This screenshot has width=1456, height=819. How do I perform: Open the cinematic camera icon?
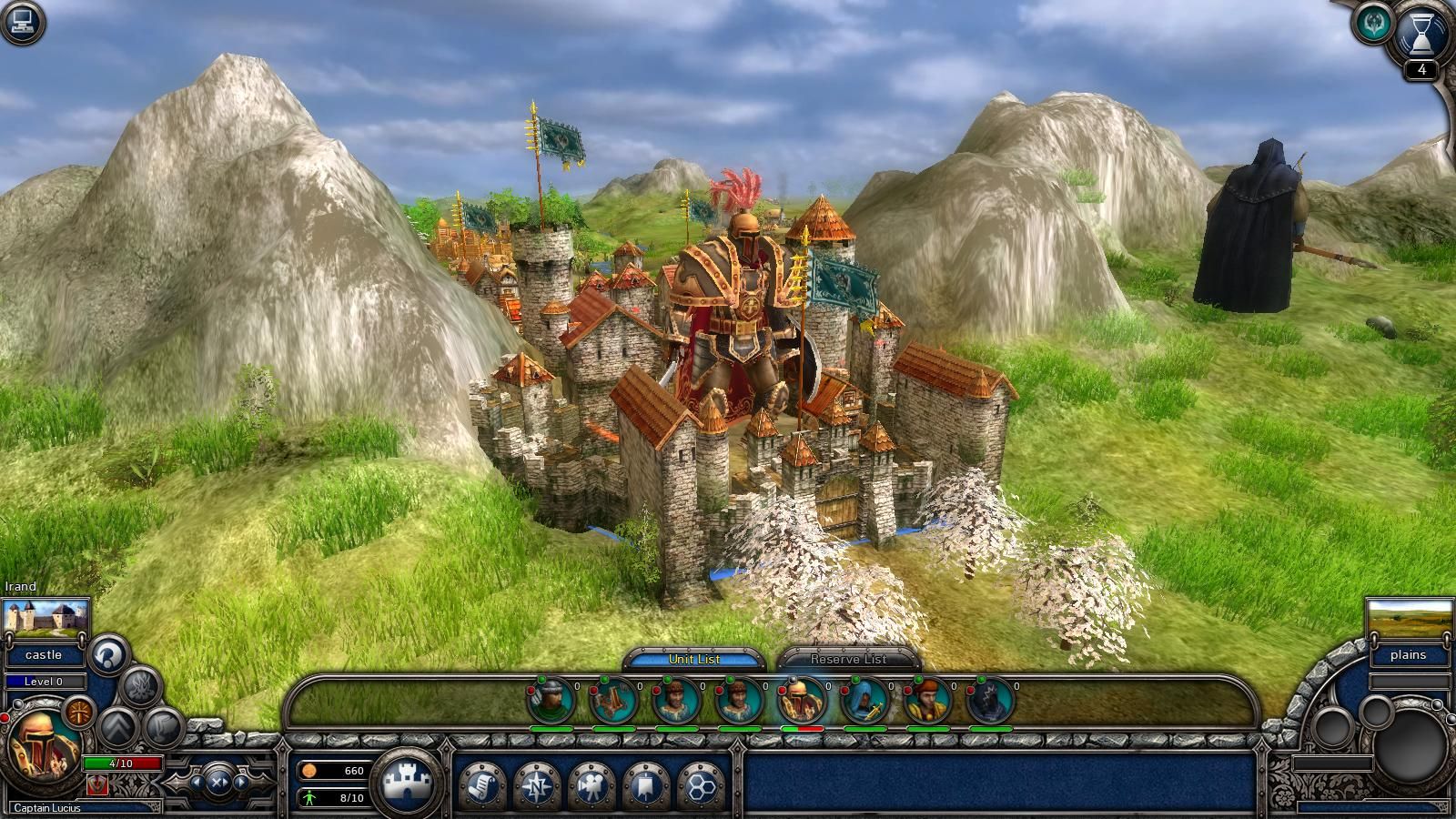(591, 784)
